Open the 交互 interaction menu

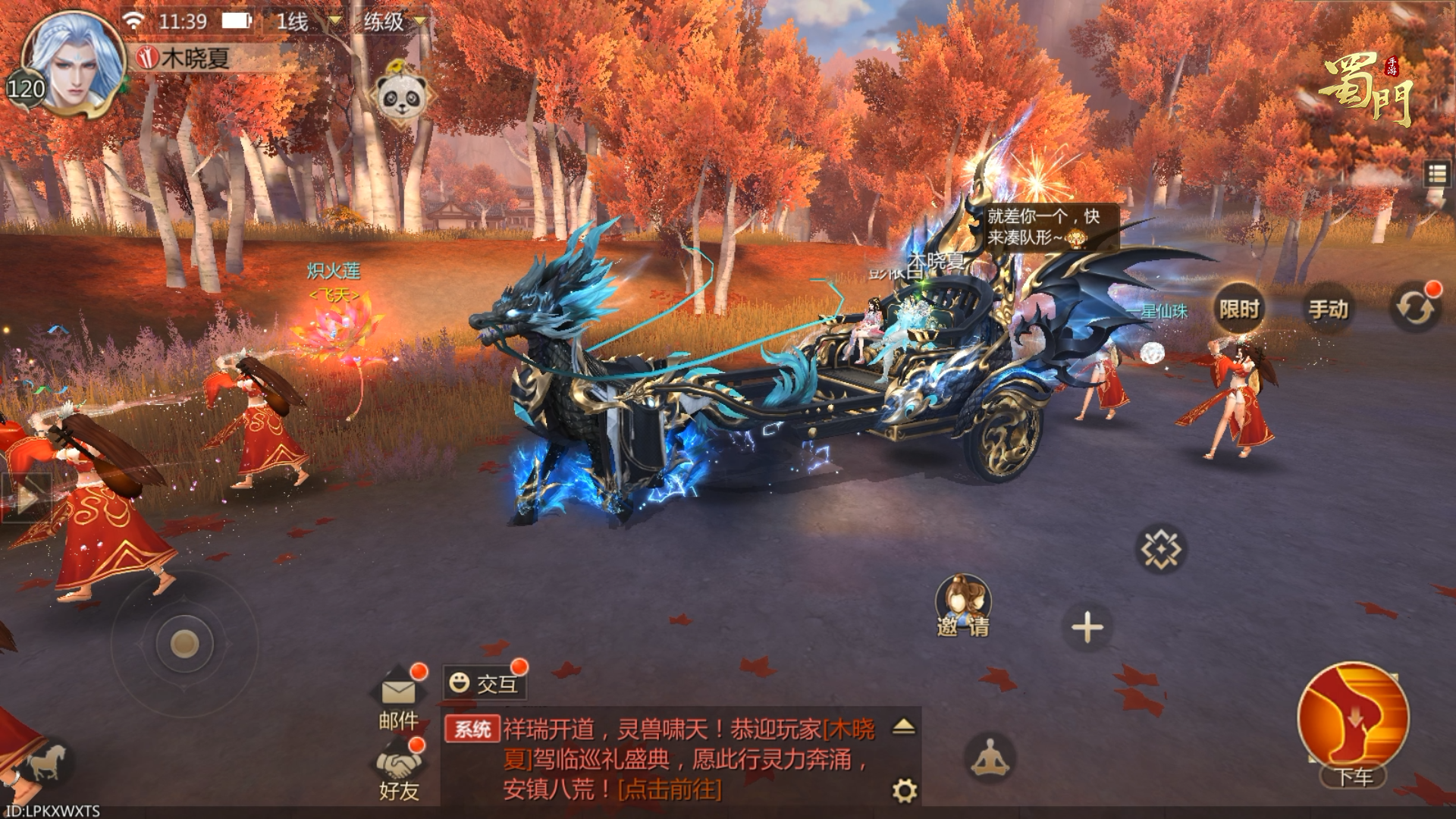(x=485, y=683)
